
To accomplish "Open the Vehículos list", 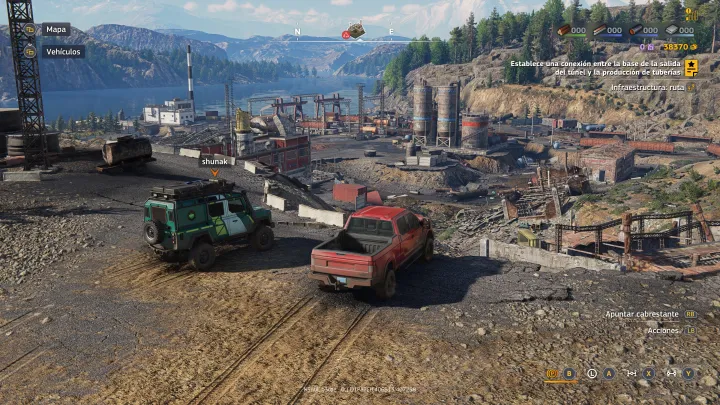I will 63,51.
